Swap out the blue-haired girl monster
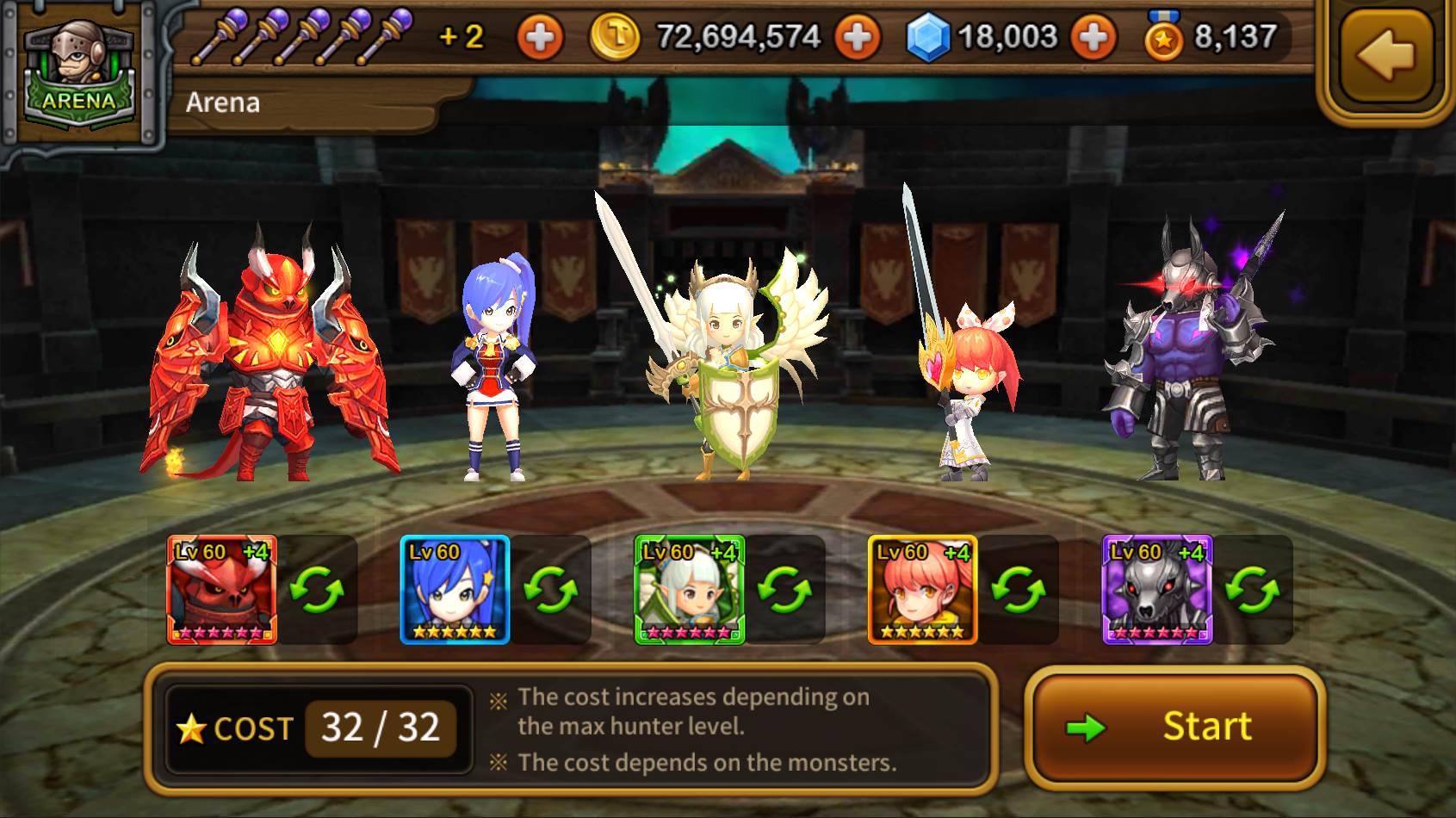Viewport: 1456px width, 818px height. tap(551, 591)
